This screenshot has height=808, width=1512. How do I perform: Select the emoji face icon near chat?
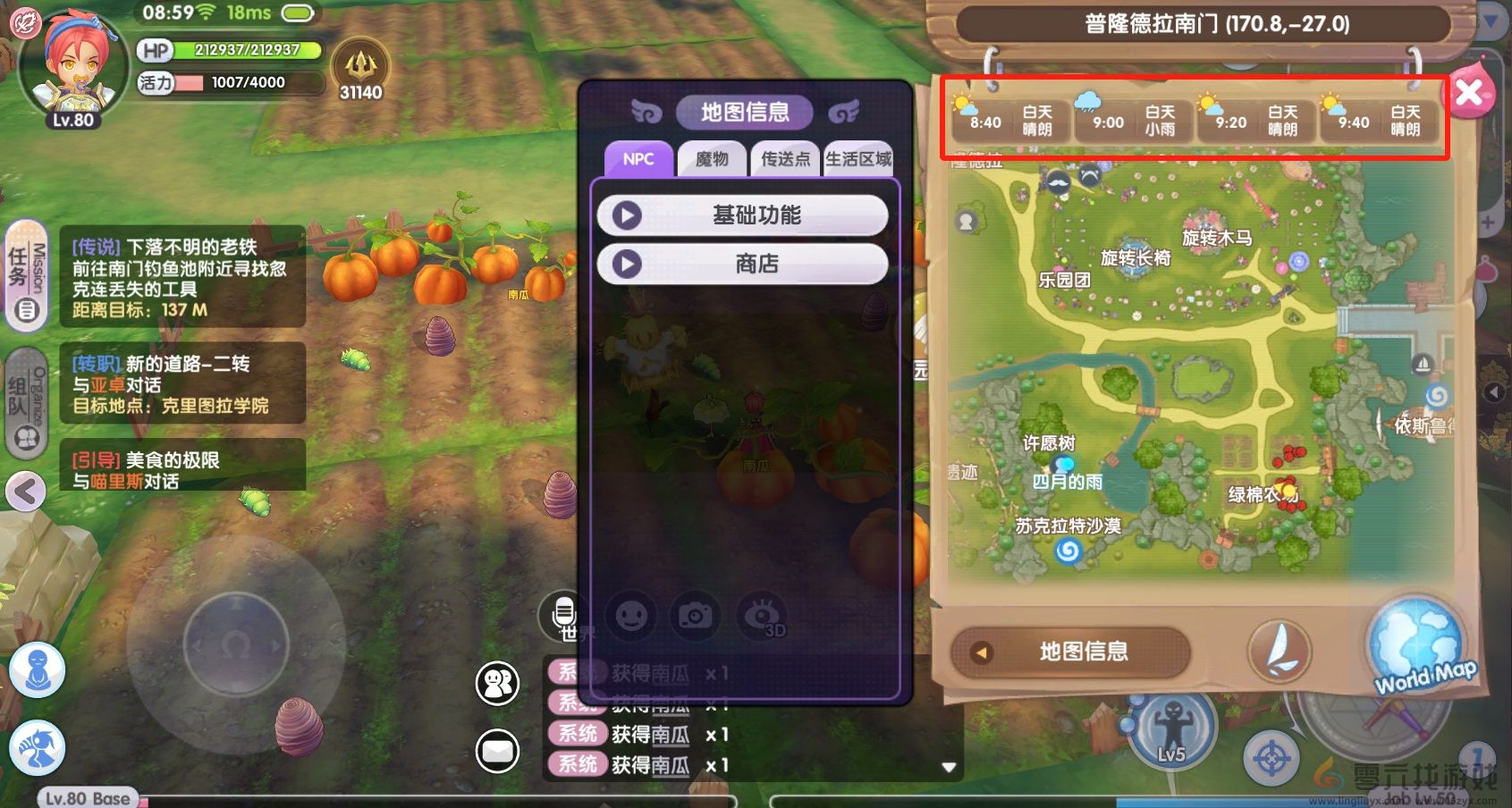tap(631, 616)
